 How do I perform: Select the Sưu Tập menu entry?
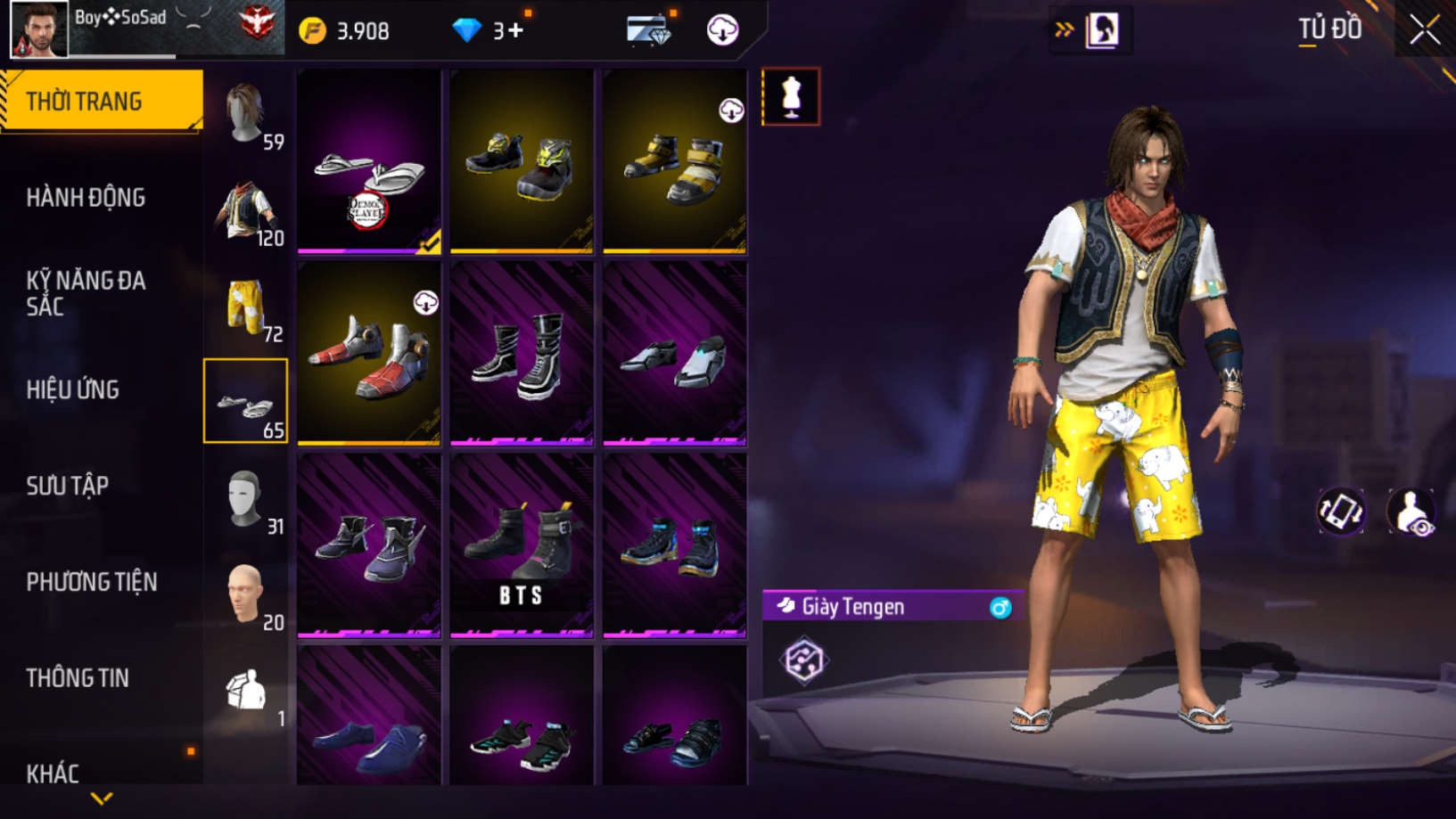coord(67,486)
